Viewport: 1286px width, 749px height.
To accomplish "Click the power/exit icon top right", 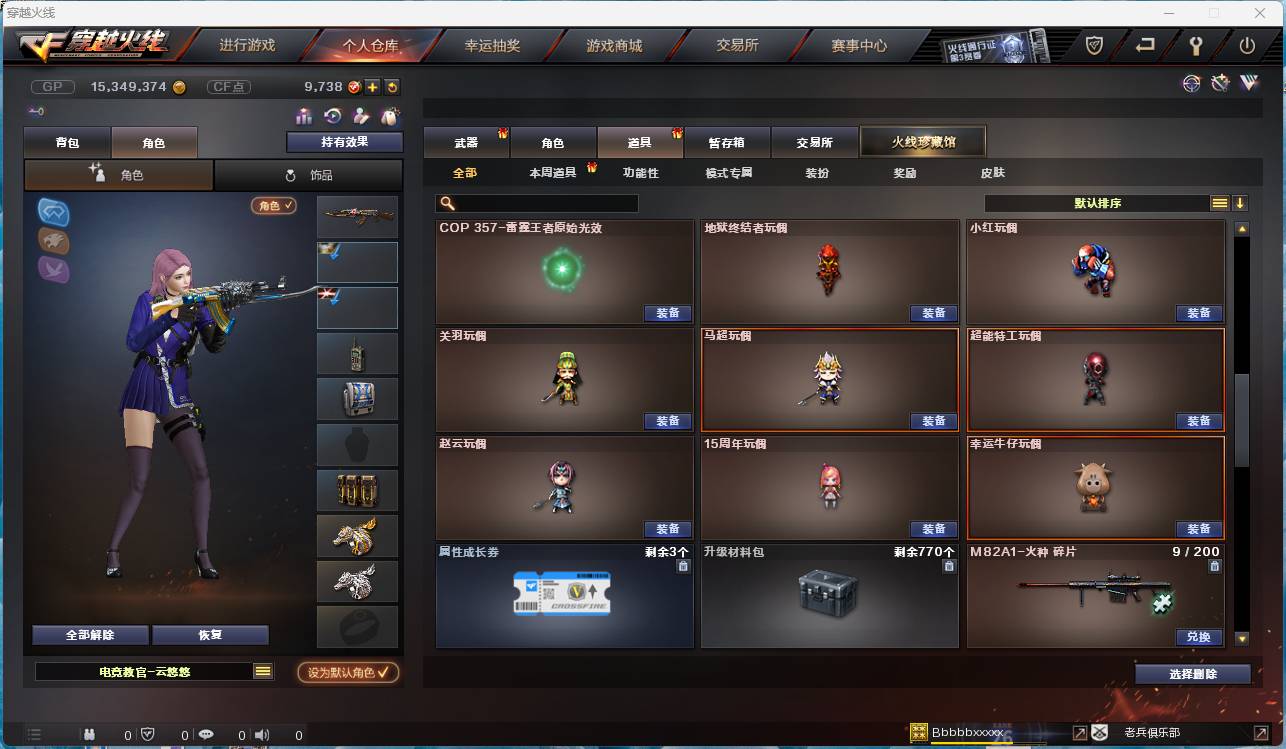I will click(x=1247, y=46).
